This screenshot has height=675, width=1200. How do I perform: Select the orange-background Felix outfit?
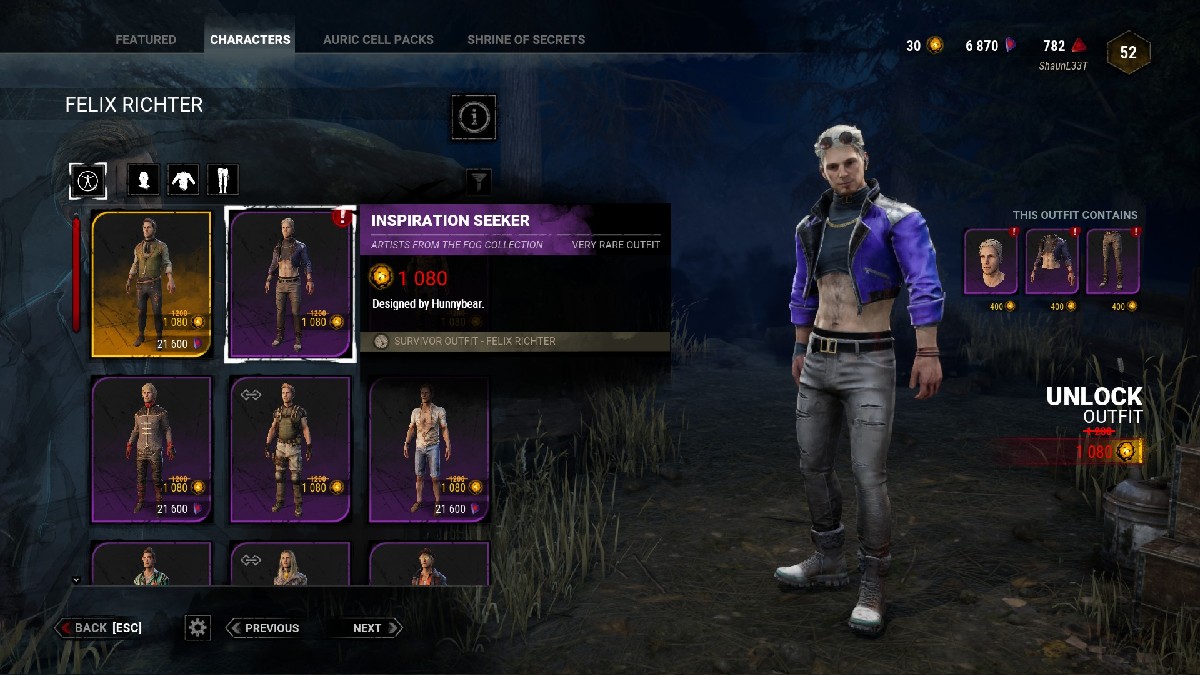pos(152,284)
